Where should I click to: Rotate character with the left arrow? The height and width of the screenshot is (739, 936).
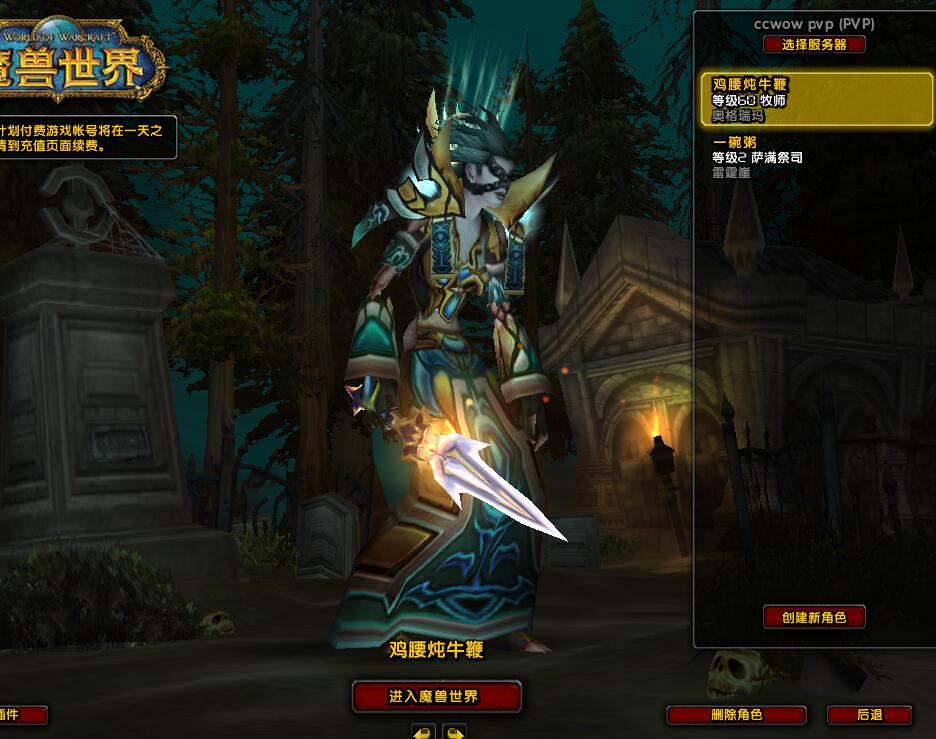point(422,732)
